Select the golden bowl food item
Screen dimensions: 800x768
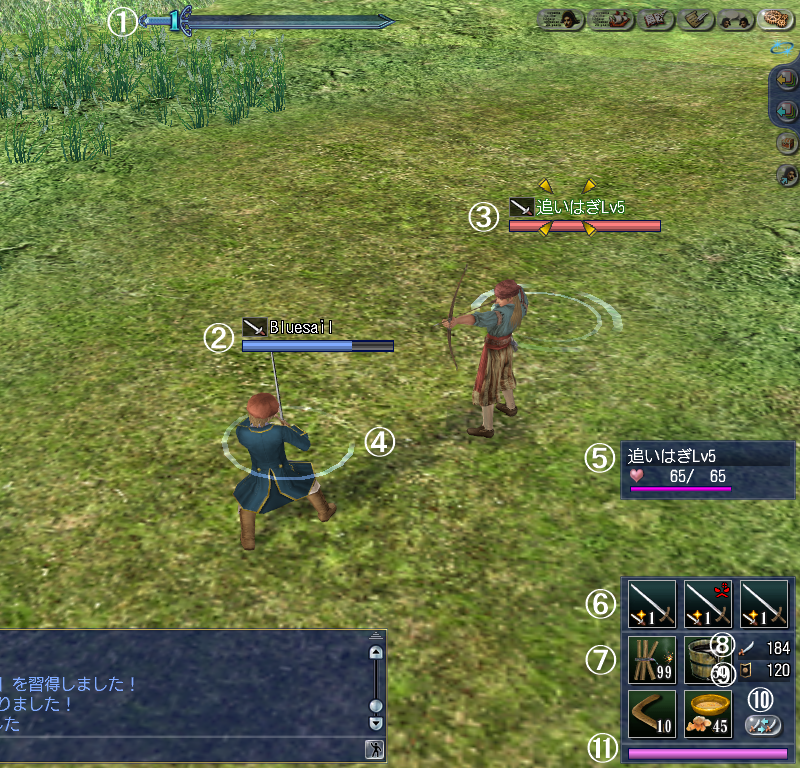coord(708,713)
